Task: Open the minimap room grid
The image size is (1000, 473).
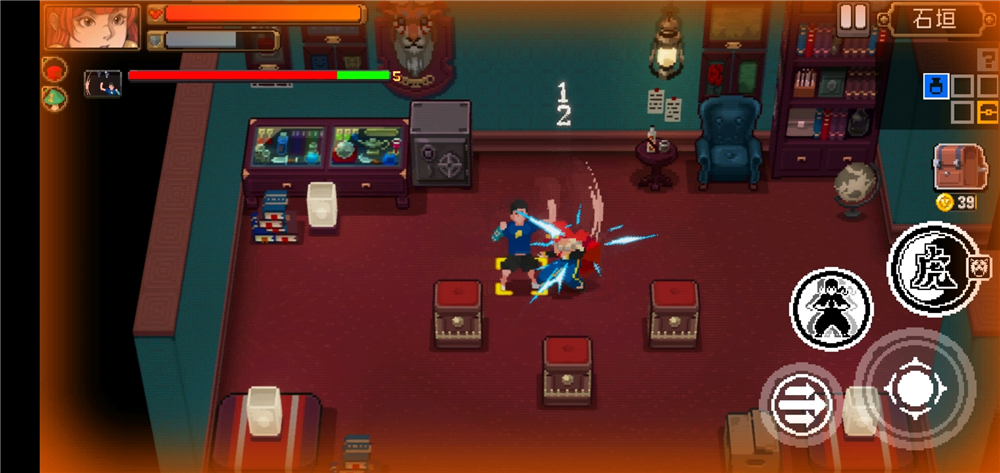Action: pos(960,98)
